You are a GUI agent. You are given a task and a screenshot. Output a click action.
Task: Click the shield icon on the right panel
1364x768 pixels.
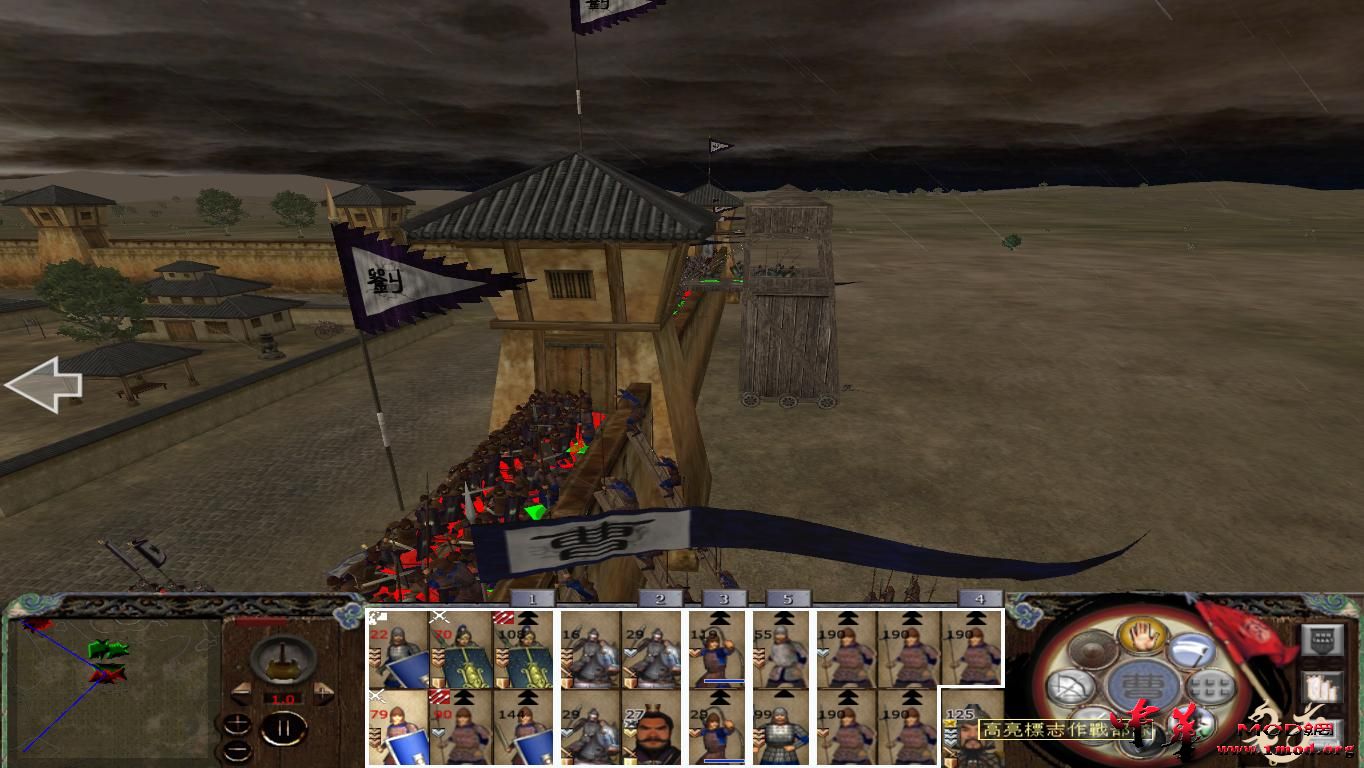tap(1322, 639)
